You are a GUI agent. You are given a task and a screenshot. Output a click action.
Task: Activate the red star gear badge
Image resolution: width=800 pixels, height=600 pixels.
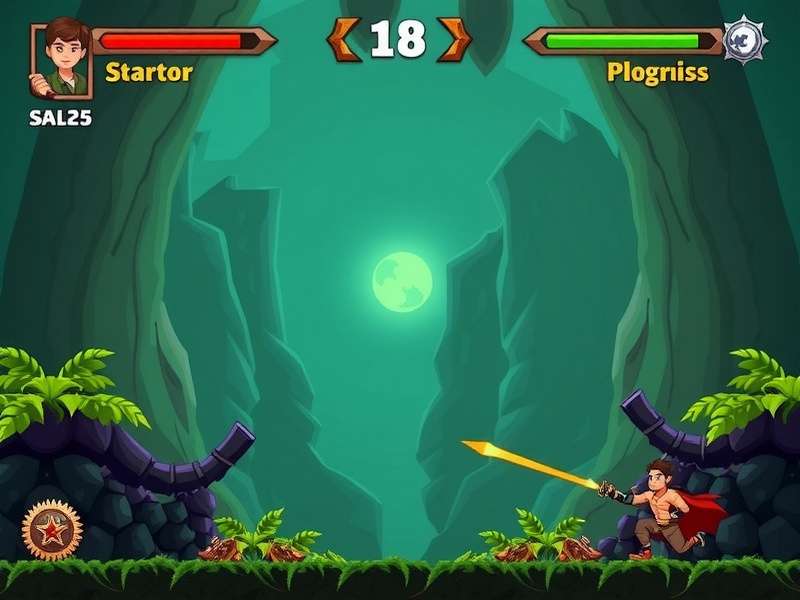[x=52, y=527]
